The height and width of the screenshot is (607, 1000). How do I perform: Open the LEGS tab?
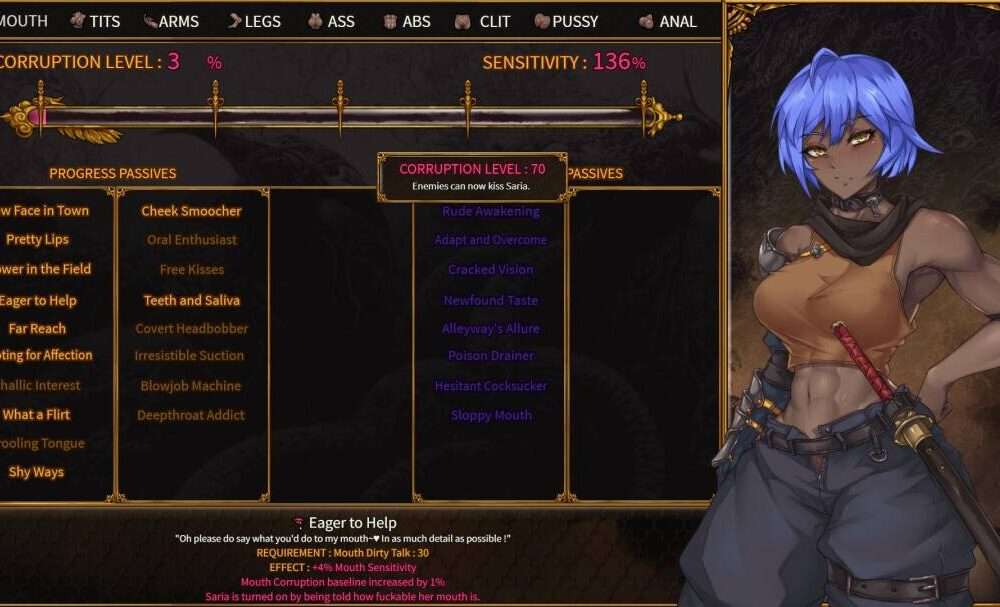tap(254, 21)
